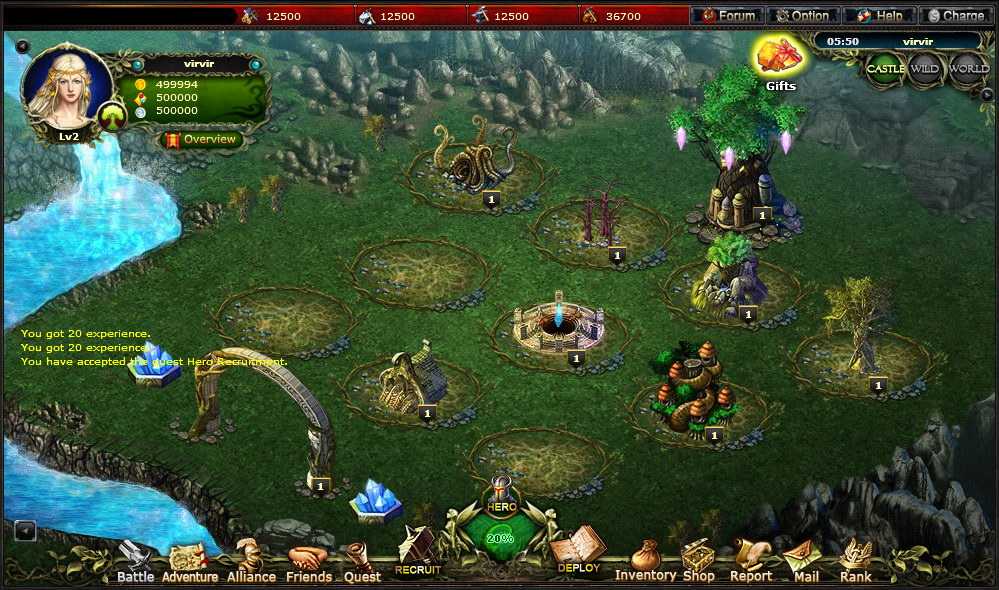Visit the Shop
The image size is (999, 590).
tap(698, 561)
